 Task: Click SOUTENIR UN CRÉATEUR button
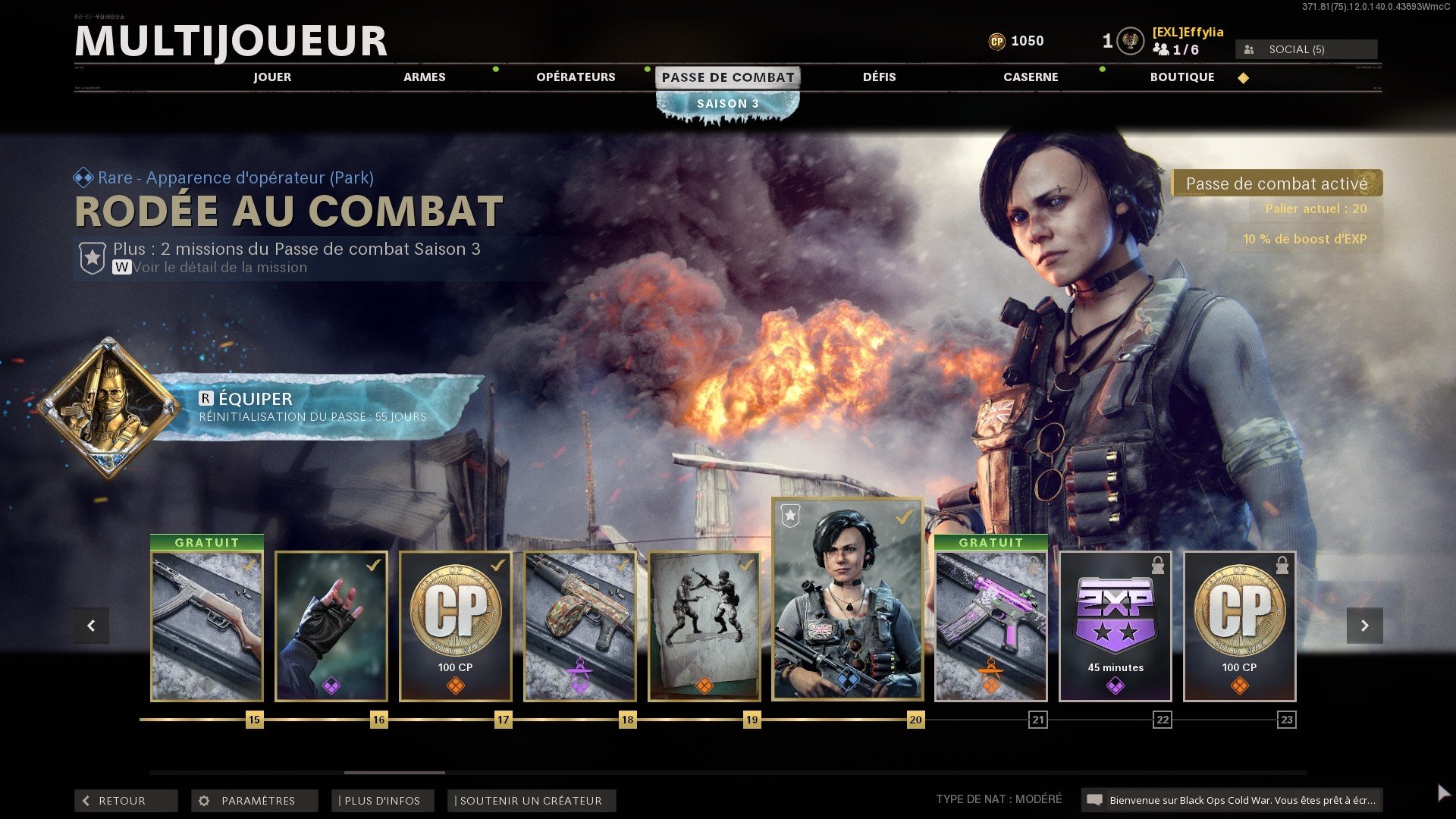pyautogui.click(x=531, y=801)
